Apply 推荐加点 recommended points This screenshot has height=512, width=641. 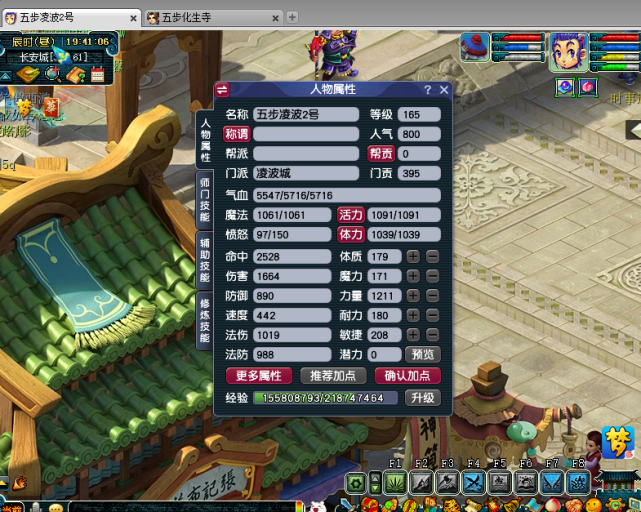click(x=331, y=376)
